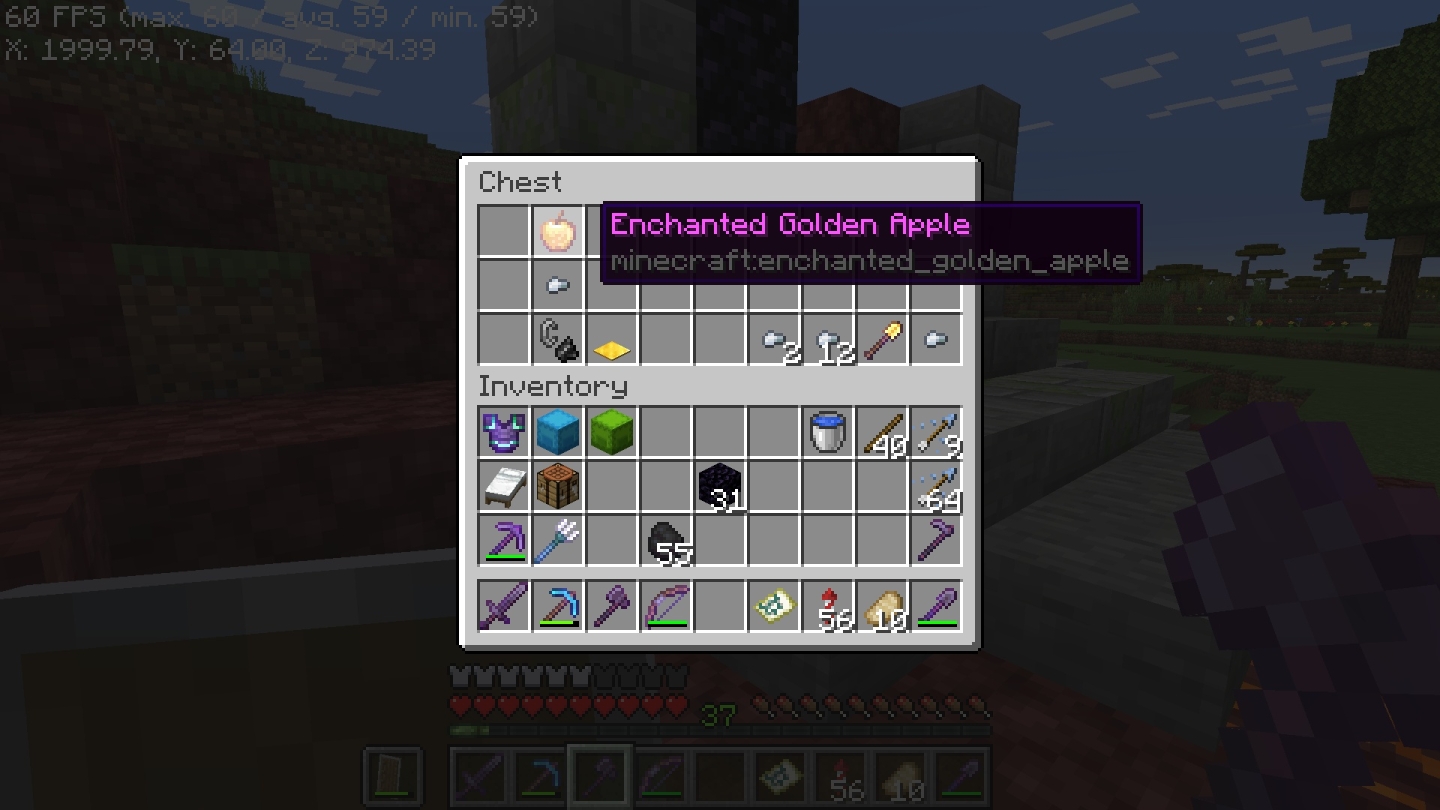Take the stack of 64 tipped arrows

point(936,486)
